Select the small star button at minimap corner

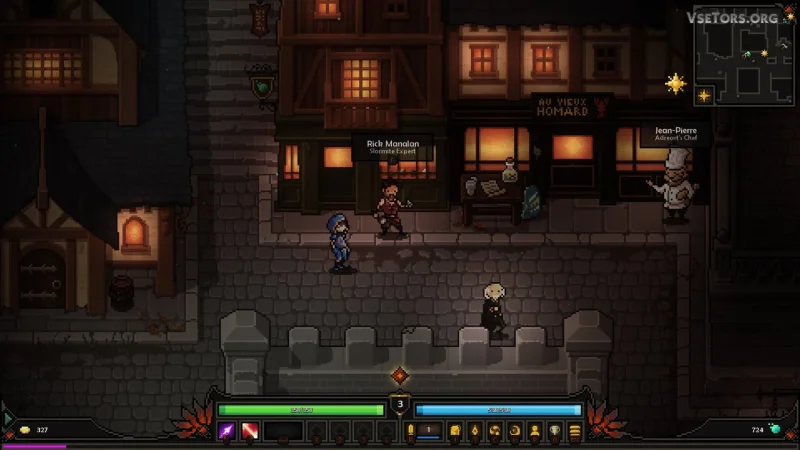pos(703,96)
